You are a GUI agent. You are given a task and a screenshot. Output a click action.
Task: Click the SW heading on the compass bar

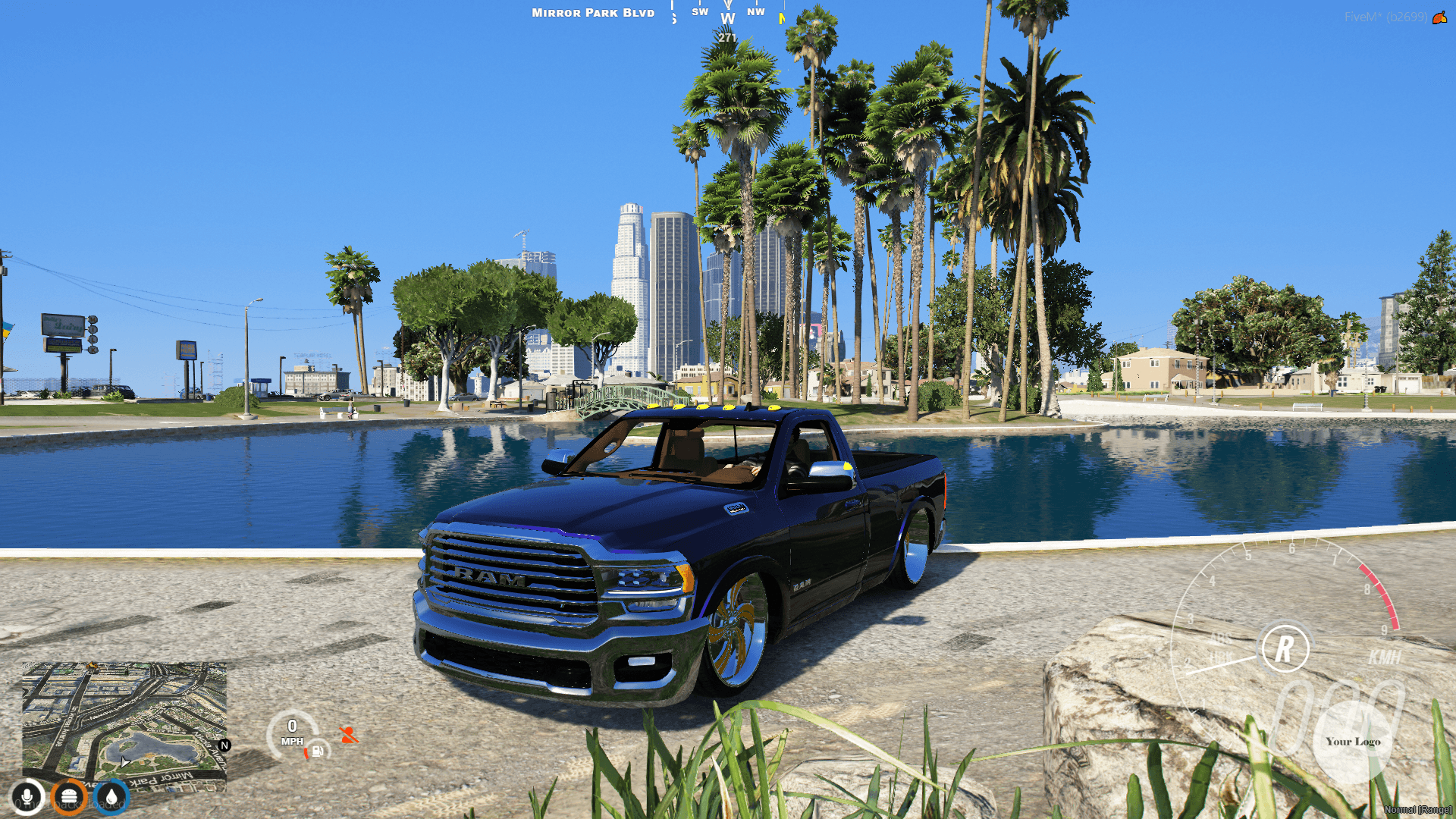click(700, 12)
